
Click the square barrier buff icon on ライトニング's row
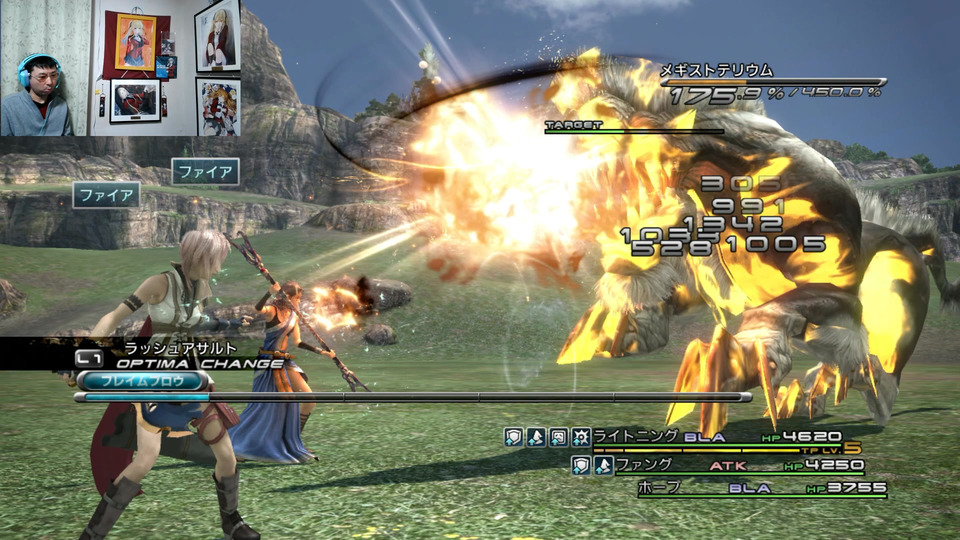point(557,437)
